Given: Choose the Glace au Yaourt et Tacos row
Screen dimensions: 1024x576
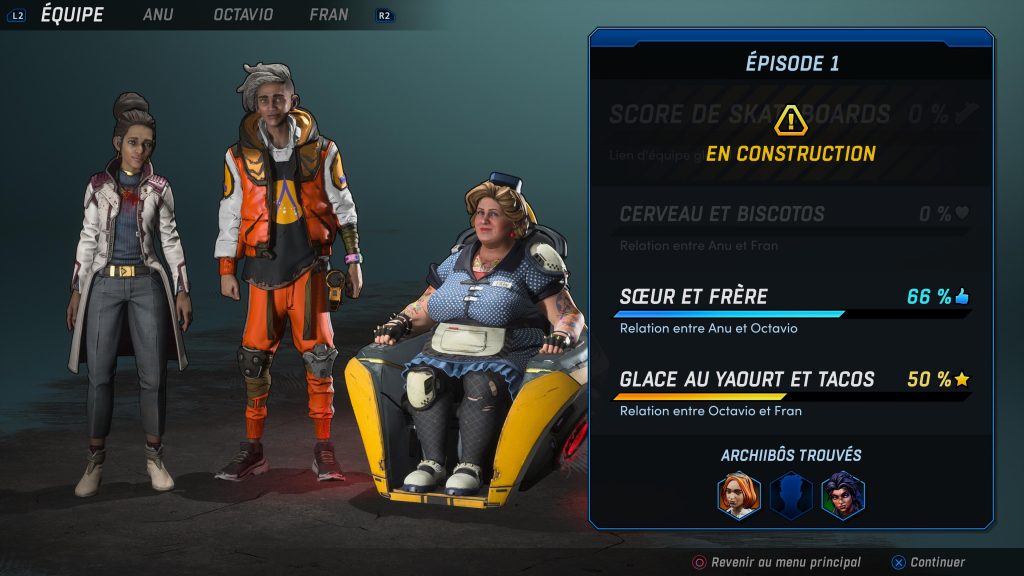Looking at the screenshot, I should [792, 390].
